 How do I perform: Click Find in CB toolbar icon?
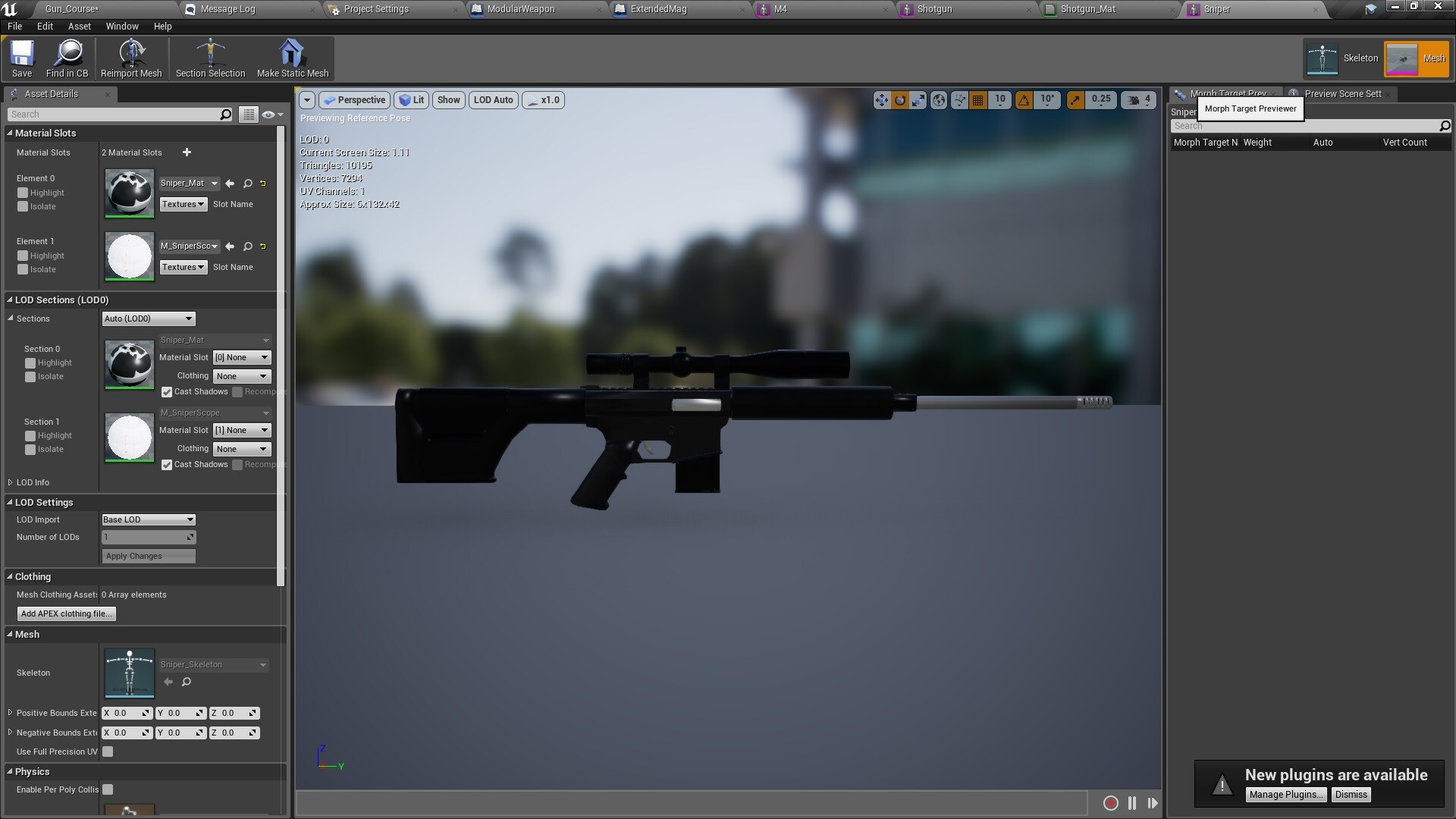(67, 58)
